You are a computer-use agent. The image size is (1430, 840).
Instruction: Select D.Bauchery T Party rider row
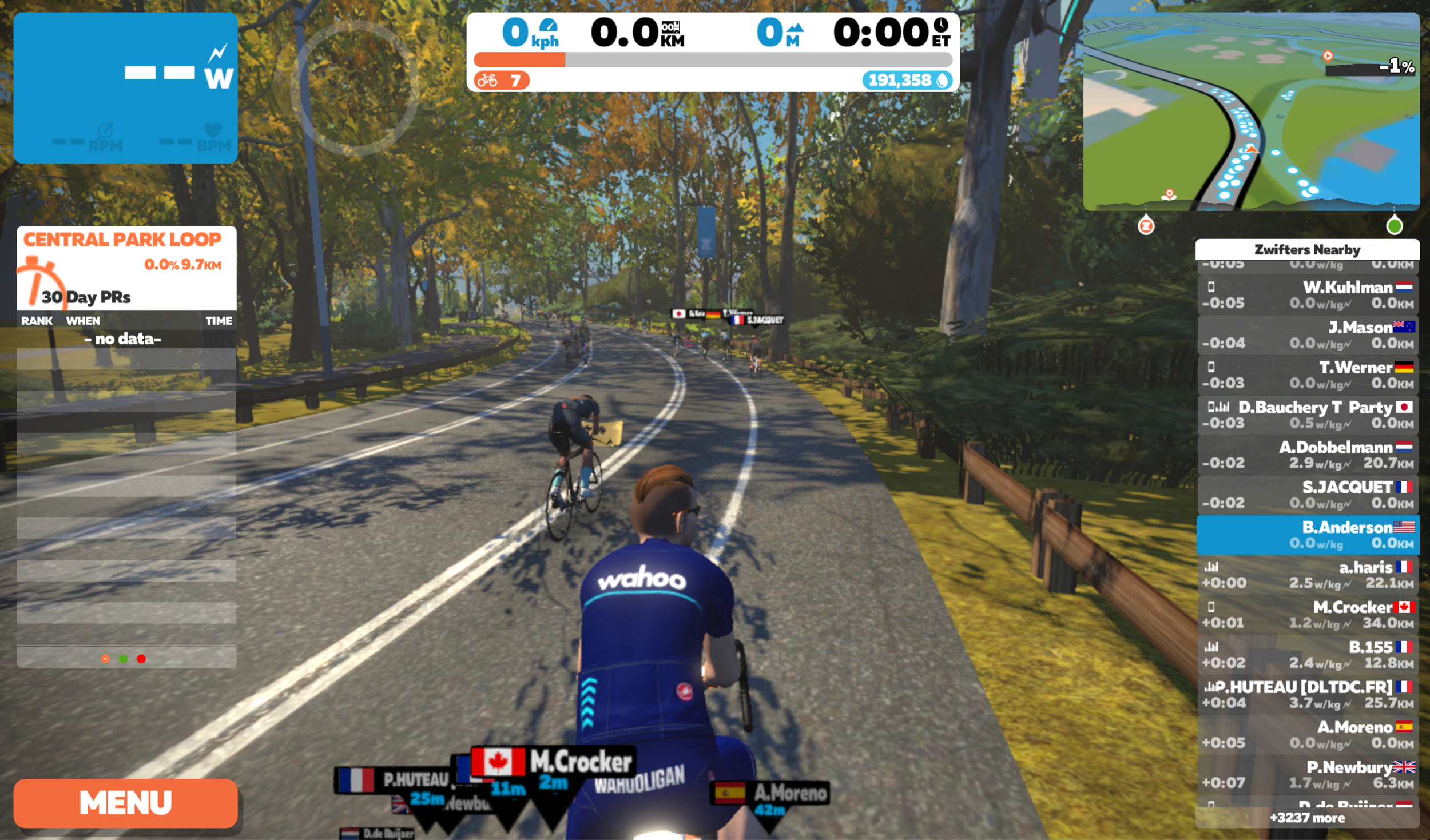tap(1308, 415)
